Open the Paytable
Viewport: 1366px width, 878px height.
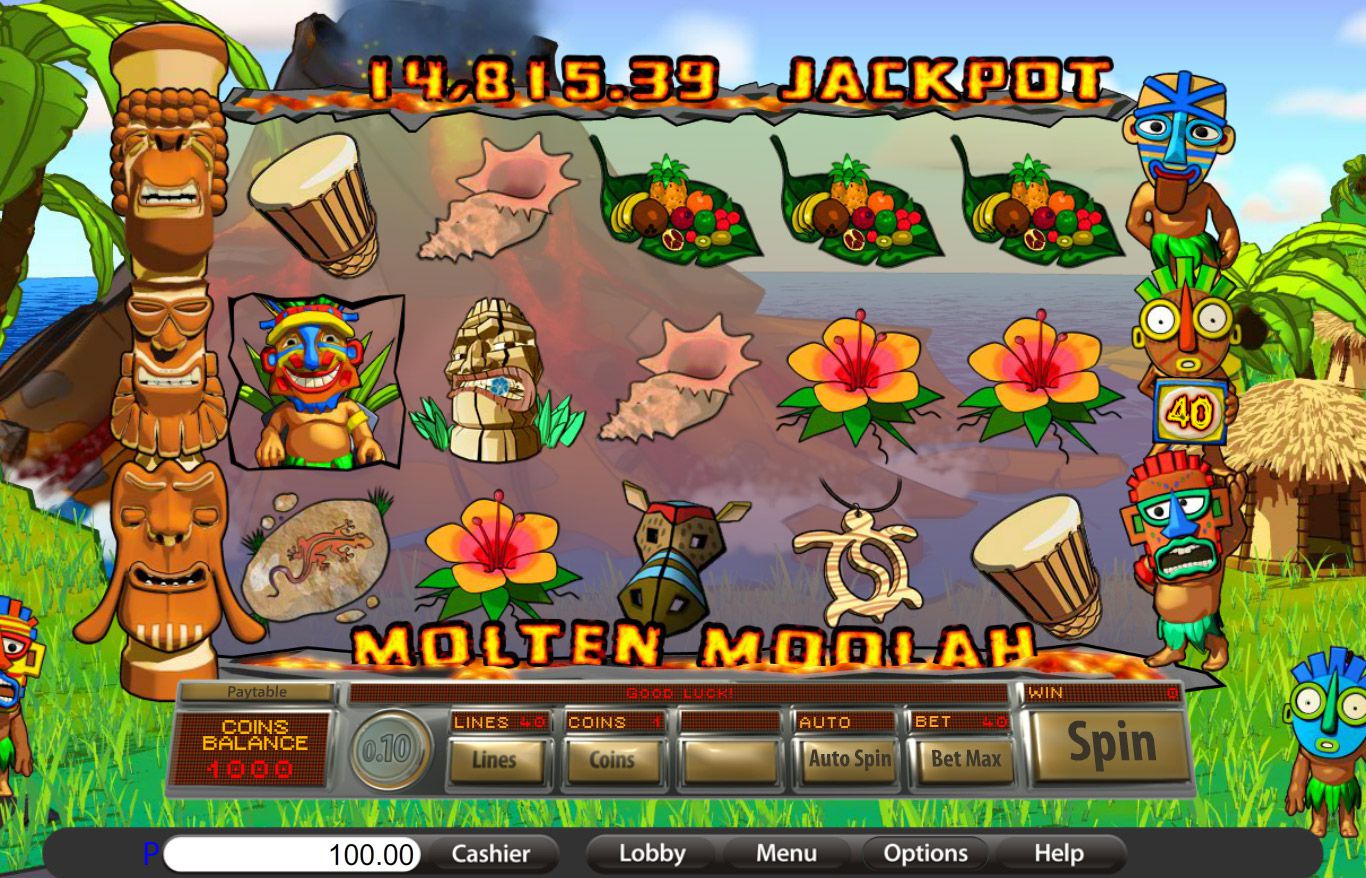(256, 692)
